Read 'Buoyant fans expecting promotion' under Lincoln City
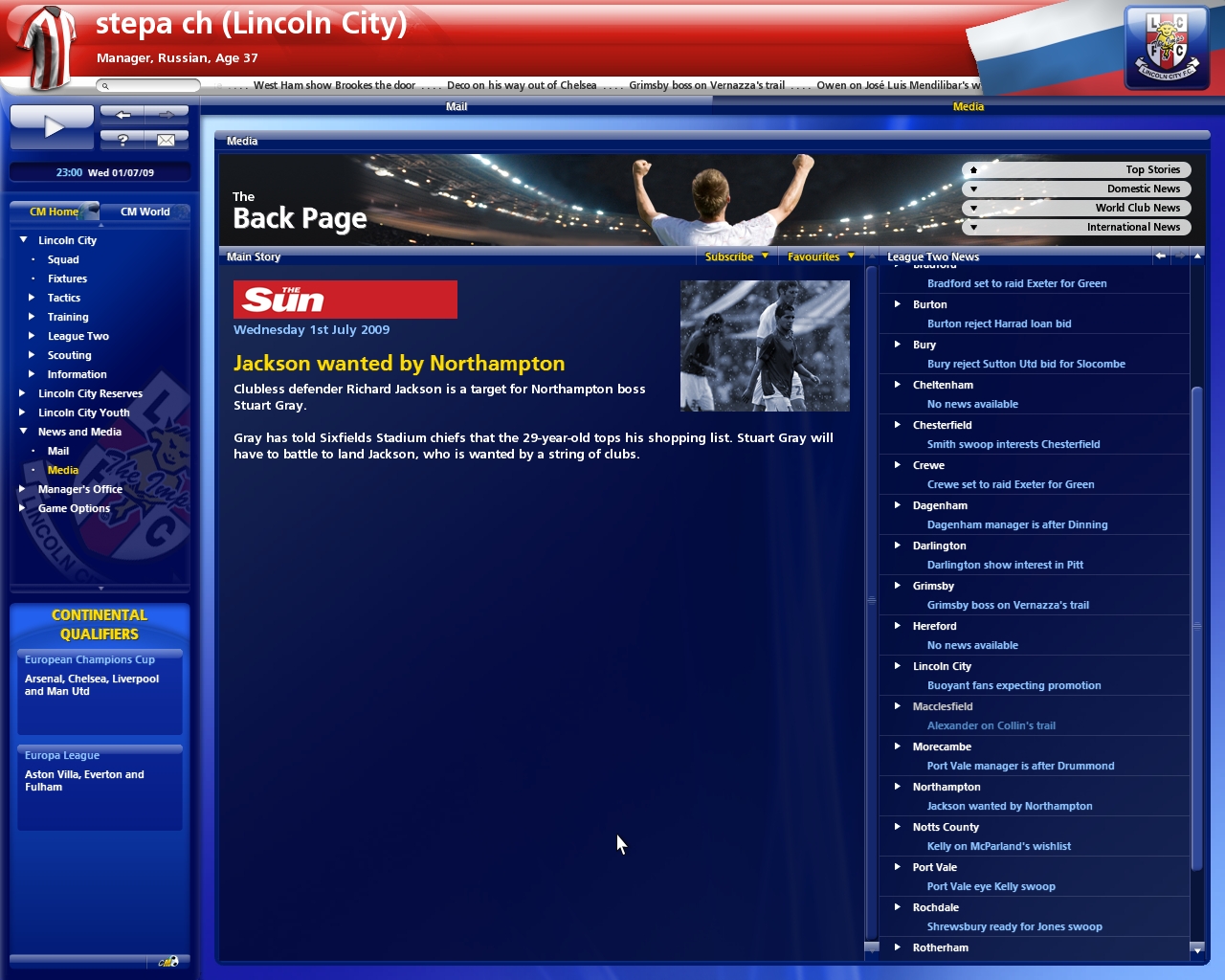 tap(1013, 685)
